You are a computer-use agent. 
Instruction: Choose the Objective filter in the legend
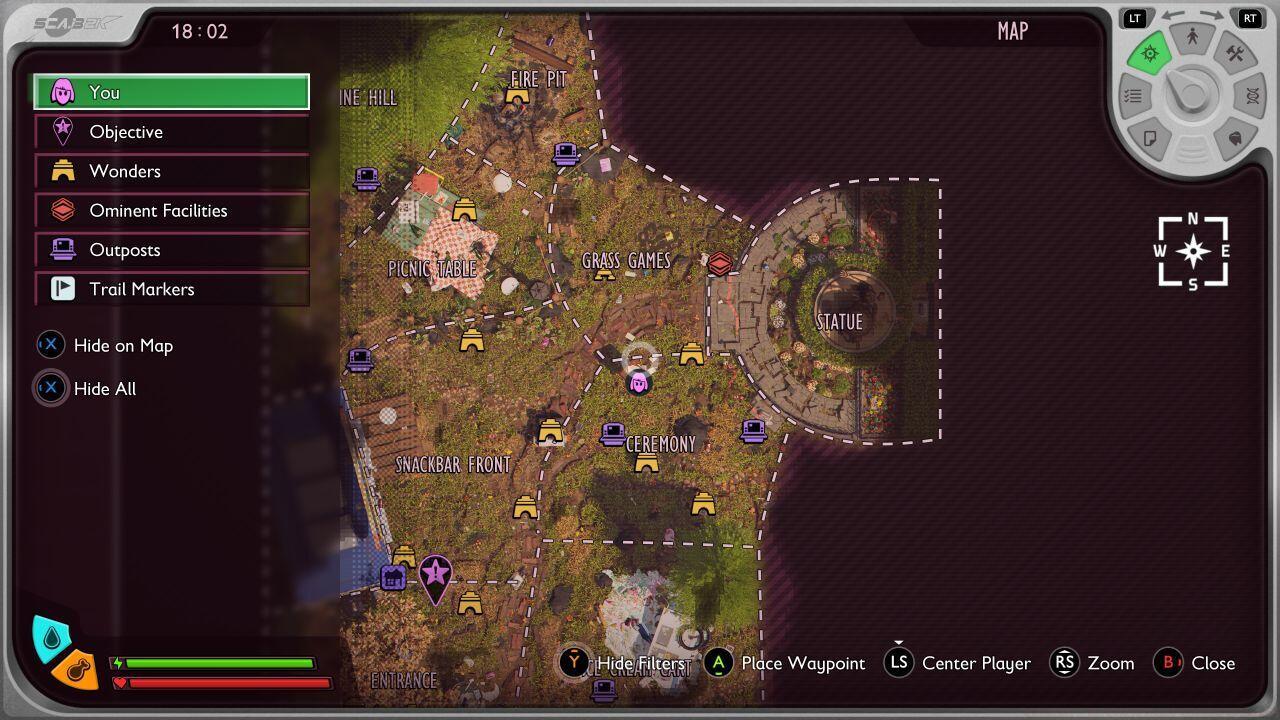click(x=171, y=132)
